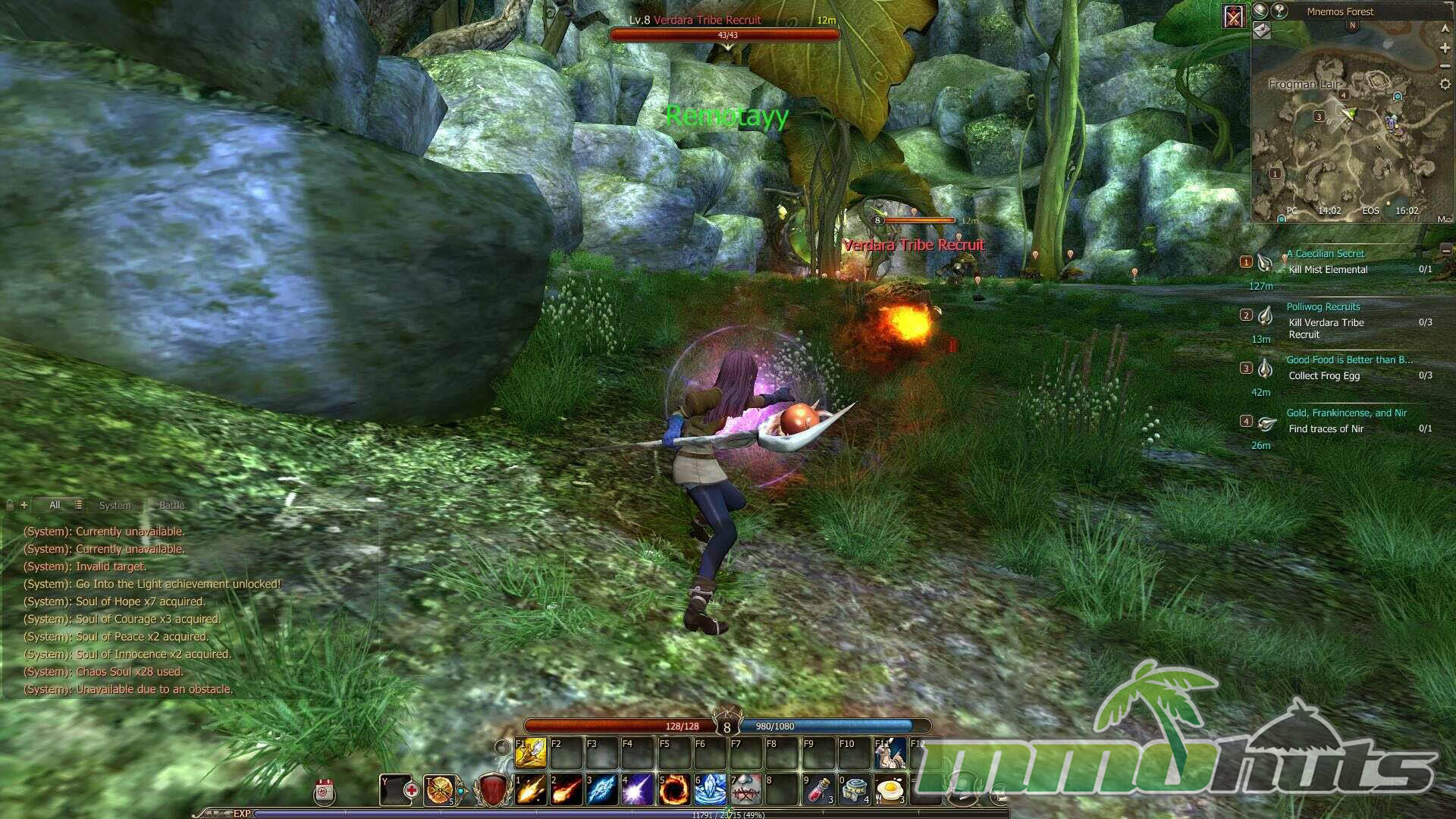Activate the winged boot skill in F1
The height and width of the screenshot is (819, 1456).
click(531, 753)
